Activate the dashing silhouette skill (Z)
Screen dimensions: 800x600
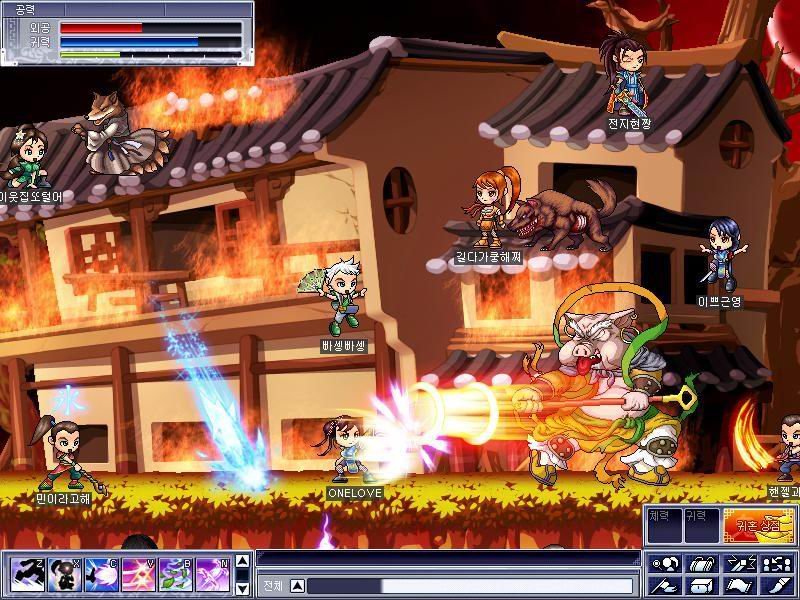[25, 574]
